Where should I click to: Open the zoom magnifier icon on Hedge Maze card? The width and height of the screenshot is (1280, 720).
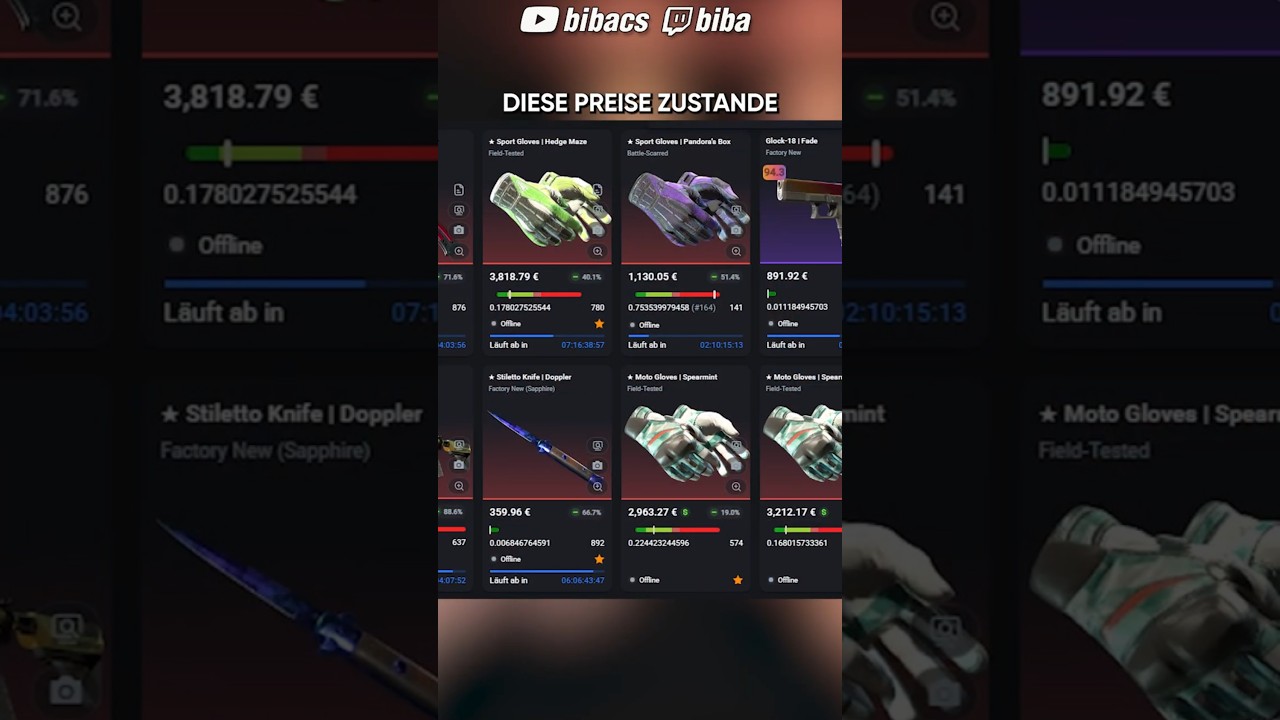click(598, 251)
